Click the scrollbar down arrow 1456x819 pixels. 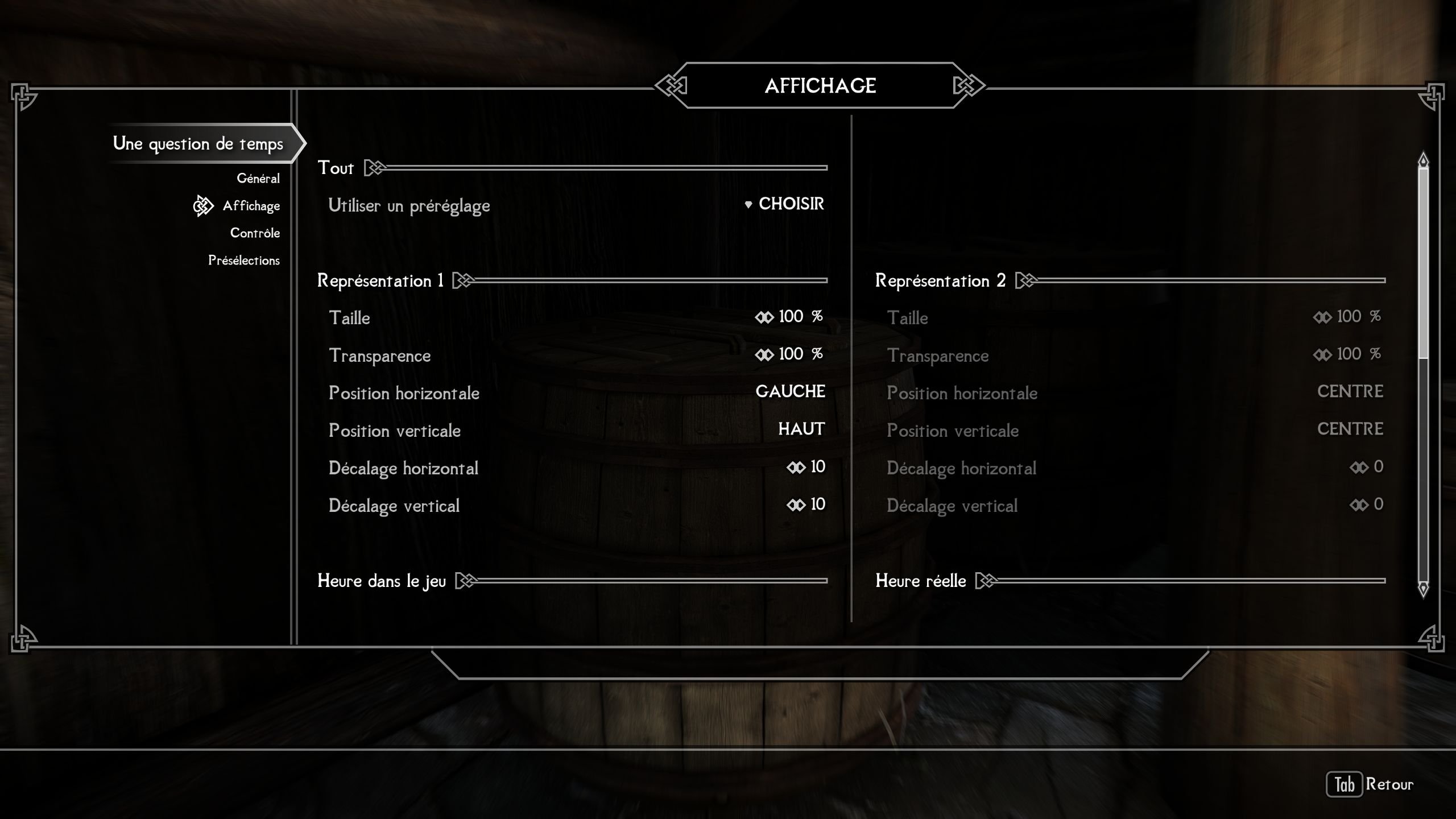pos(1423,588)
